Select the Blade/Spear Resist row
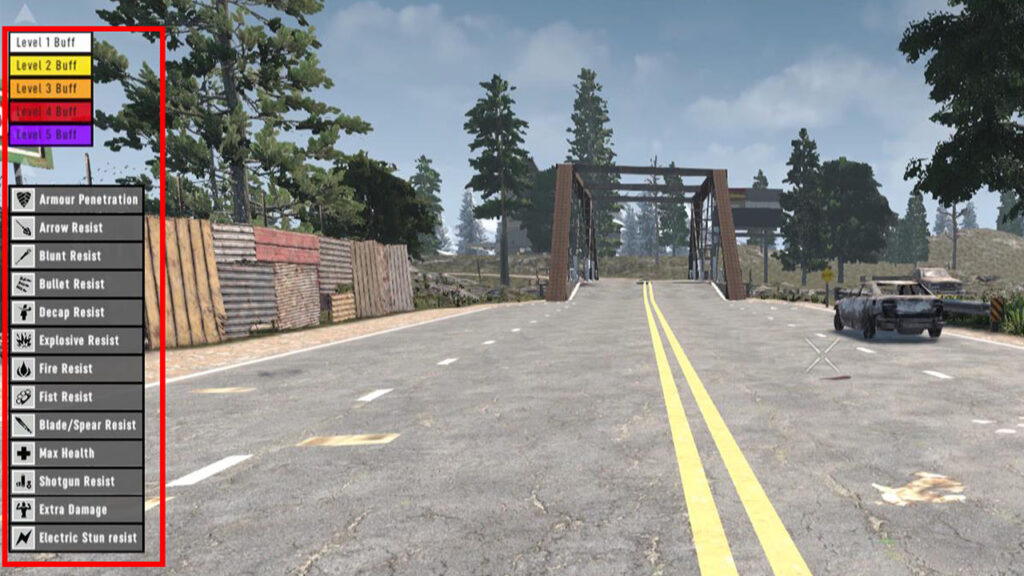 click(76, 425)
